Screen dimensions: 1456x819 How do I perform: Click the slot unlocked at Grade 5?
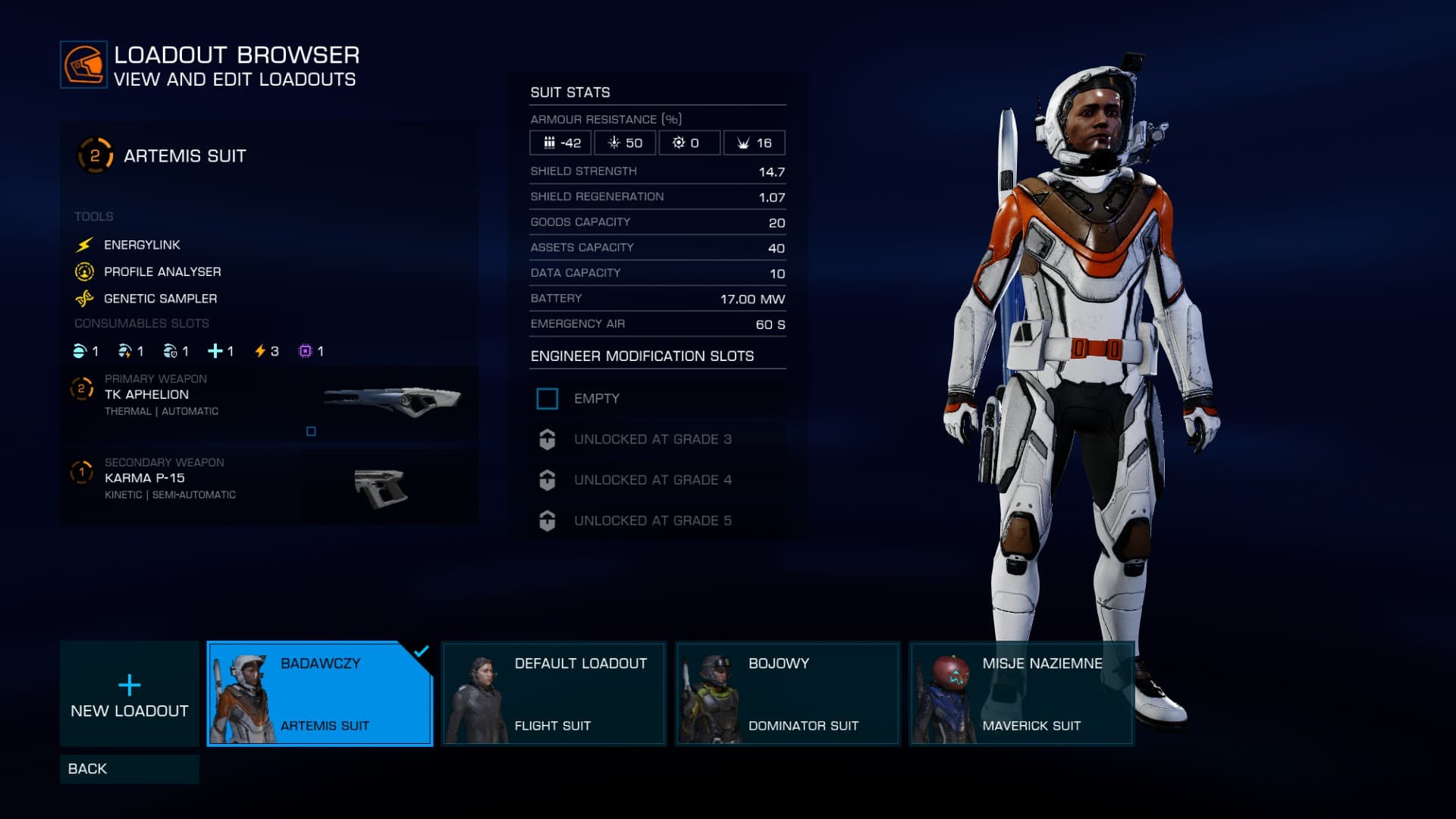[657, 521]
